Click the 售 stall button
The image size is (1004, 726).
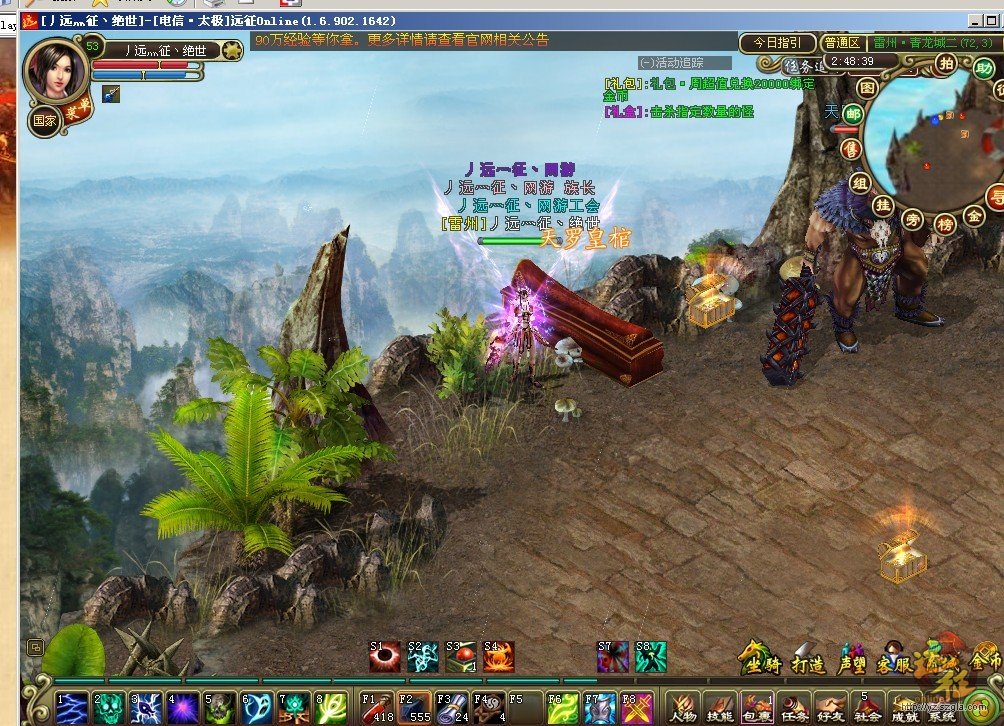tap(851, 148)
